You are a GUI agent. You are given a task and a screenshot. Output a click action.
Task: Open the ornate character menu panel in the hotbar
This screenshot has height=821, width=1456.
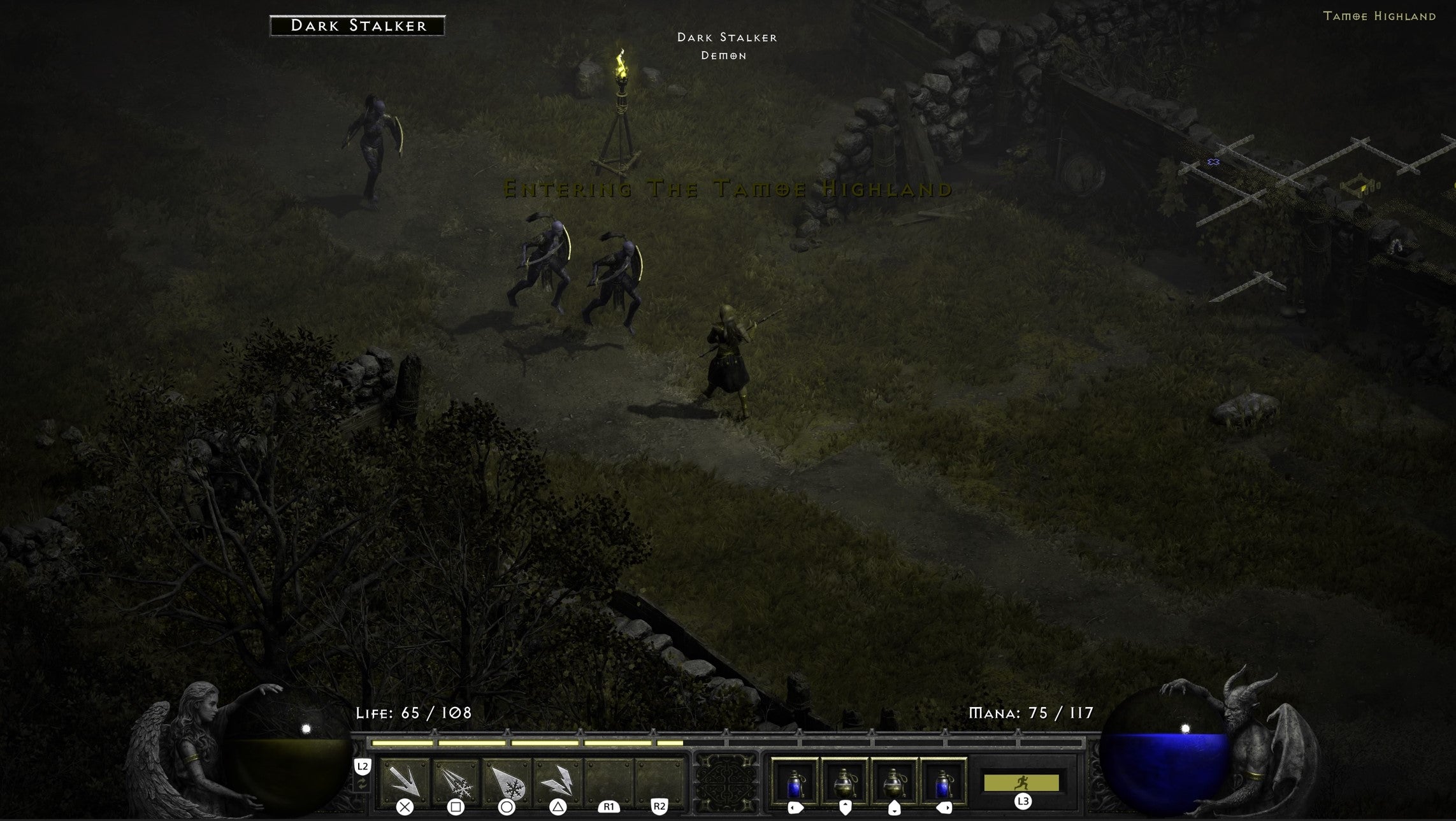(x=726, y=783)
